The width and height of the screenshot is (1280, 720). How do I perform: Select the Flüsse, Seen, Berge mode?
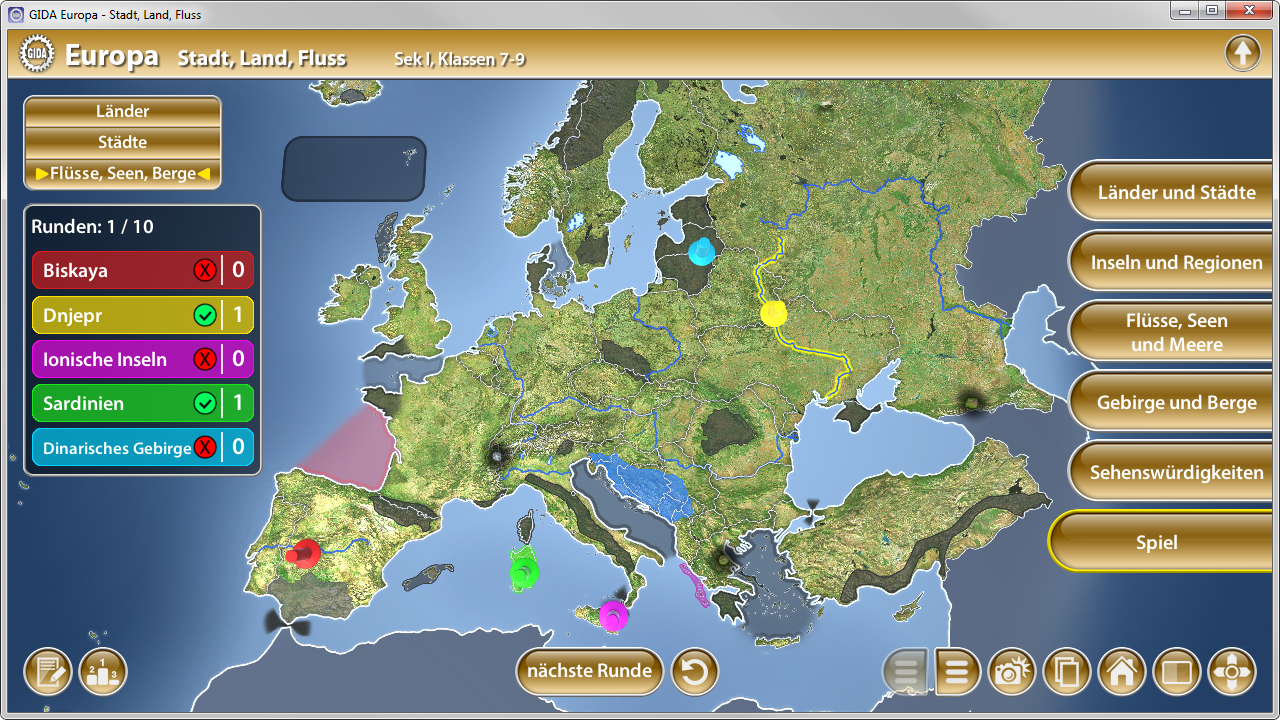122,172
